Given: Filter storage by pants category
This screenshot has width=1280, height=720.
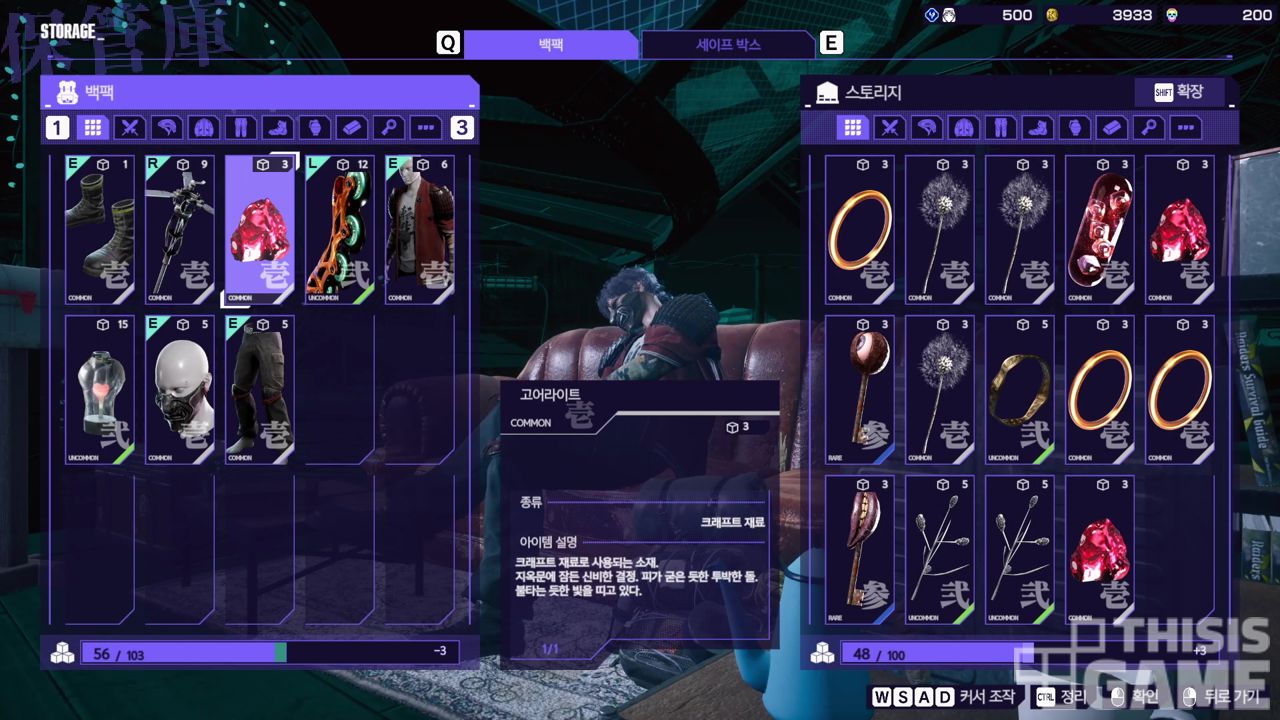Looking at the screenshot, I should pyautogui.click(x=1000, y=128).
